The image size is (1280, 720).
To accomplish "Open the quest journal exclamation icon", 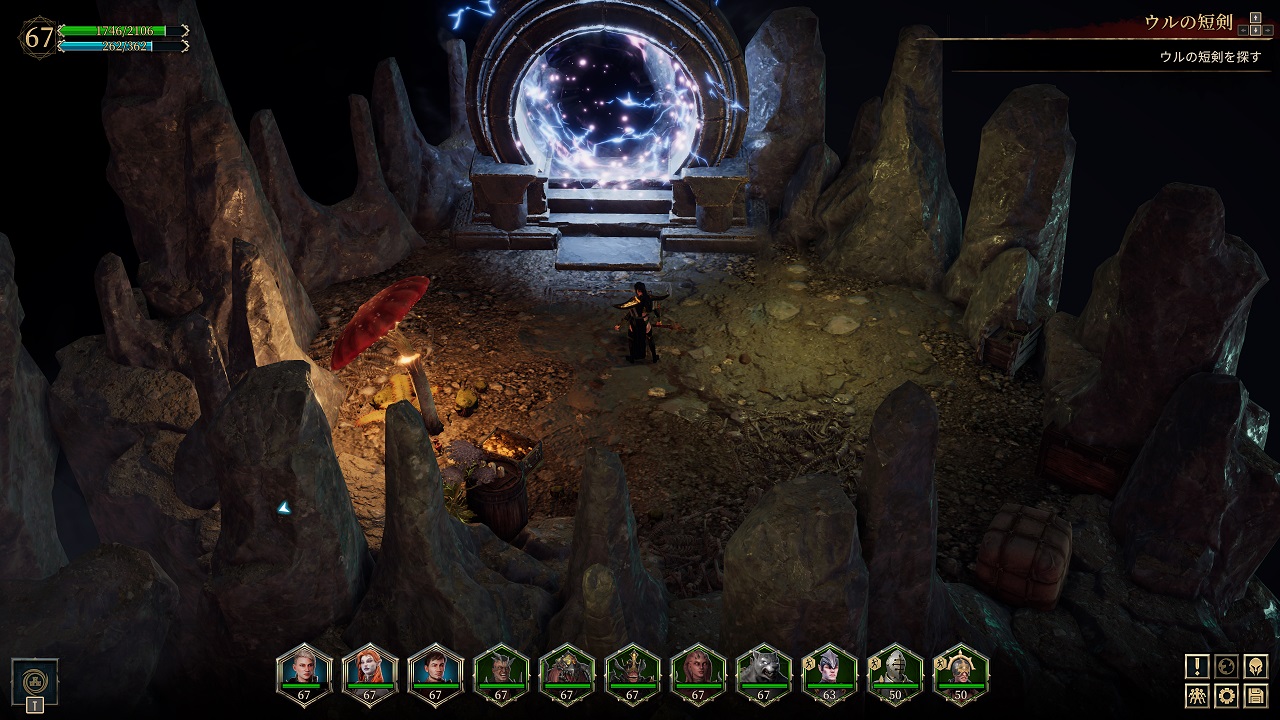I will (1197, 666).
